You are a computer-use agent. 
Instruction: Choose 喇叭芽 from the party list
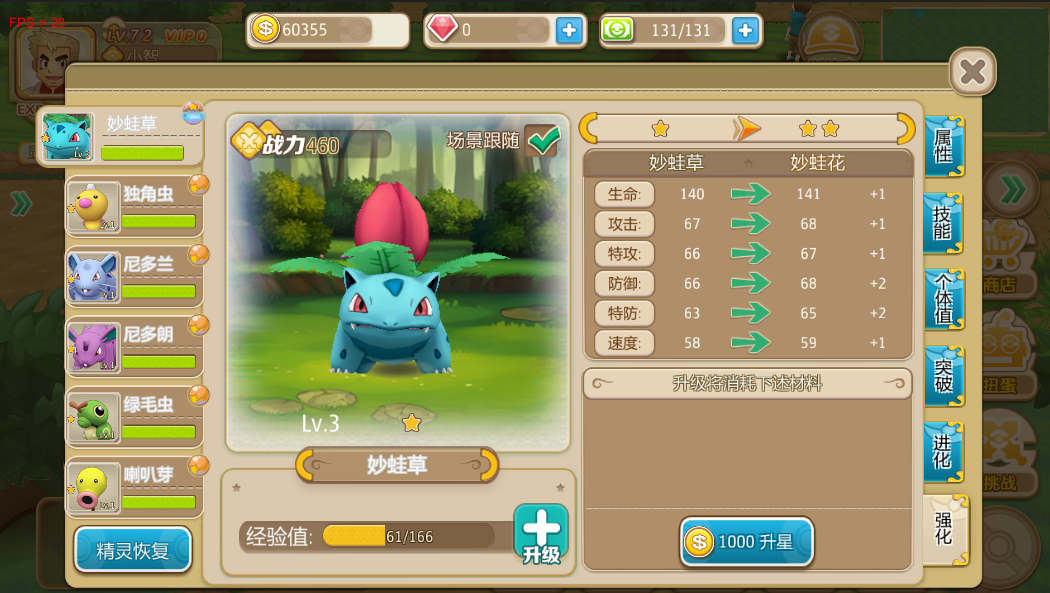(x=134, y=487)
